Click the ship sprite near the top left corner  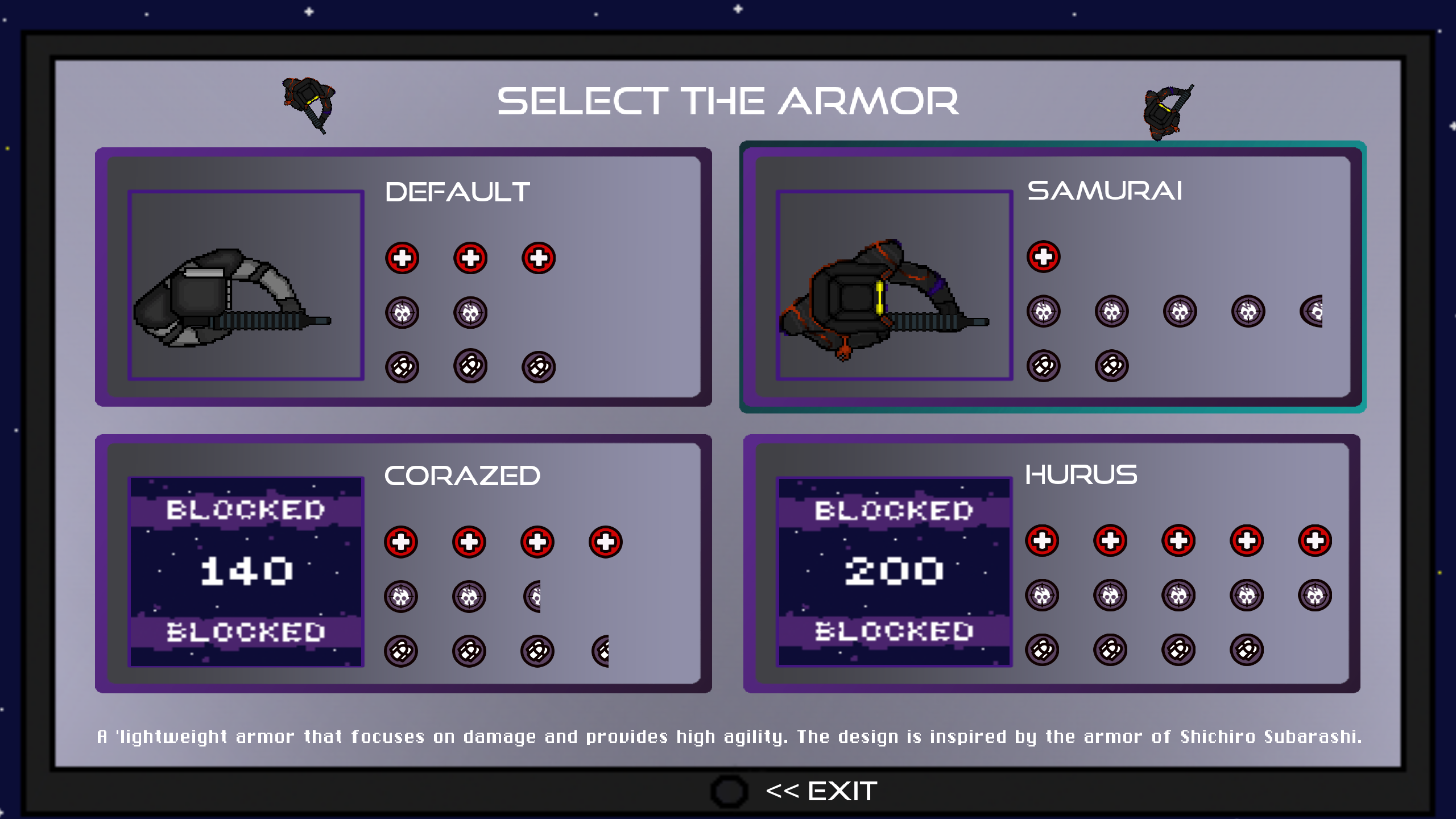[309, 102]
